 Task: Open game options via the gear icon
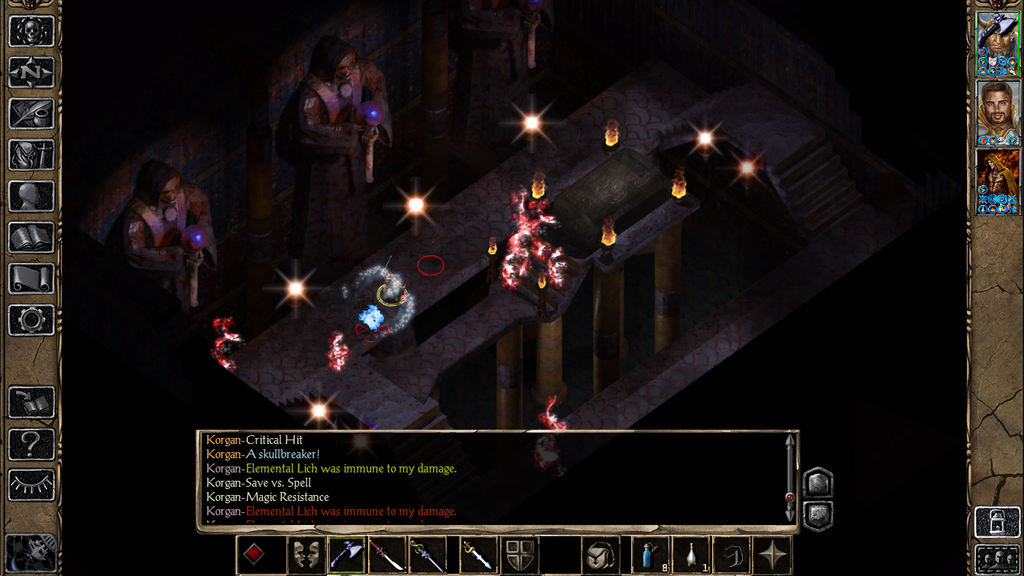(x=31, y=320)
